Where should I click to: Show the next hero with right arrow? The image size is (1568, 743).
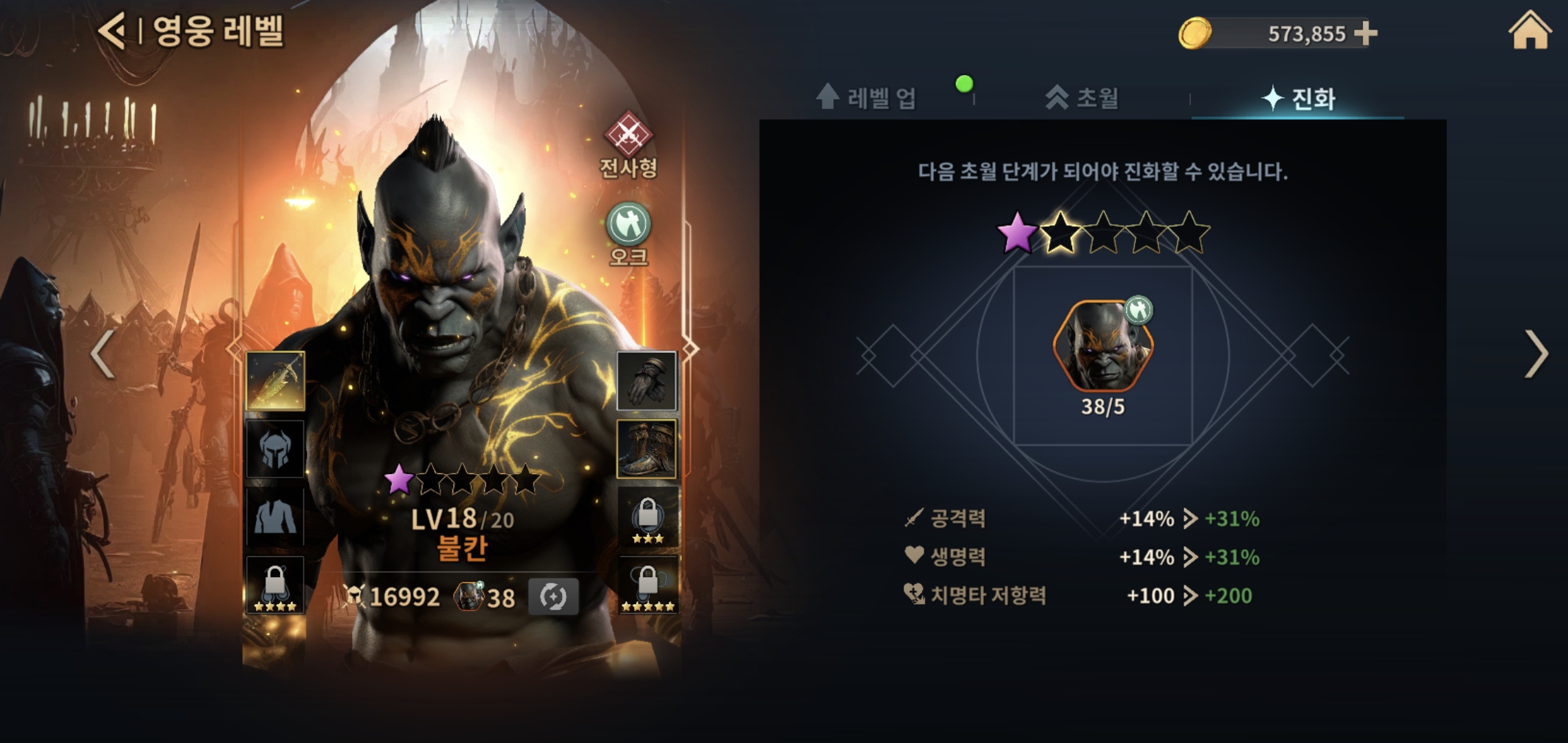pos(1536,354)
